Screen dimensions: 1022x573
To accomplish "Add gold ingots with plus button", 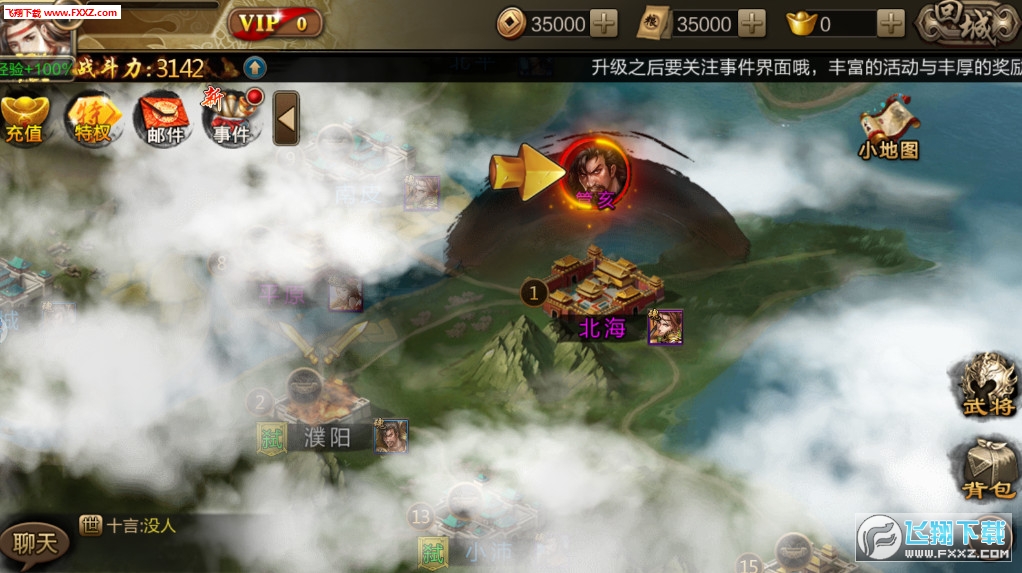I will [x=891, y=24].
